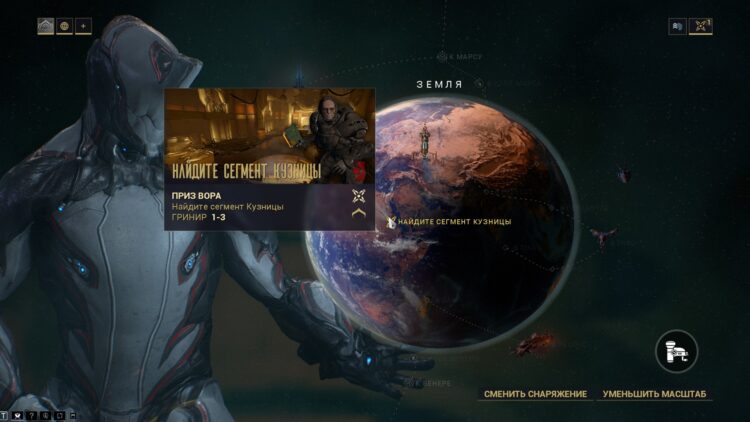This screenshot has width=750, height=422.
Task: Open the squad players icon
Action: coord(677,26)
